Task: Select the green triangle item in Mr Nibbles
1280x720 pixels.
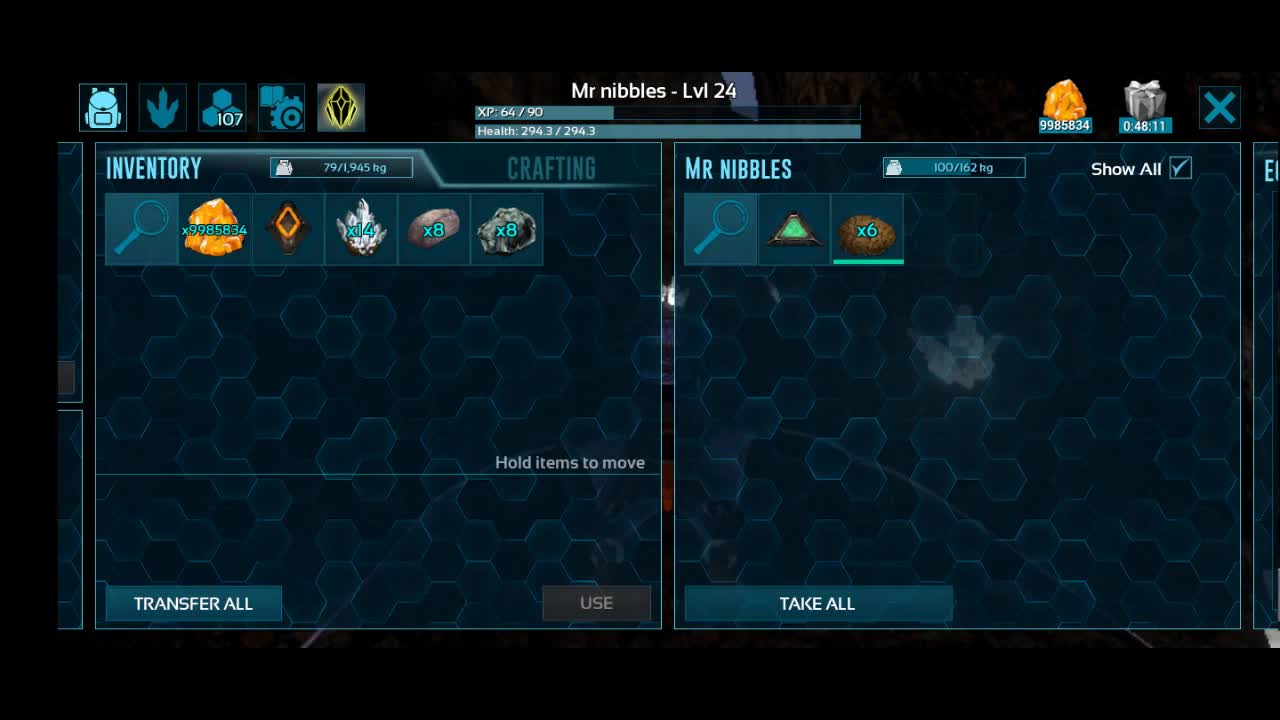Action: pos(793,229)
